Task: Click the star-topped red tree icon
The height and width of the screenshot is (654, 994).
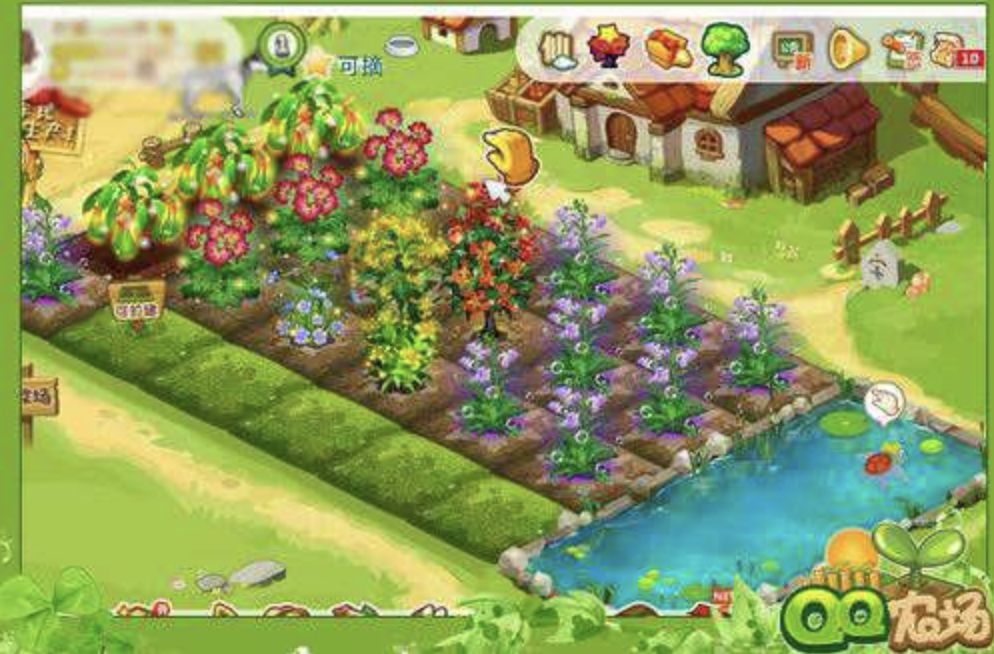Action: 608,47
